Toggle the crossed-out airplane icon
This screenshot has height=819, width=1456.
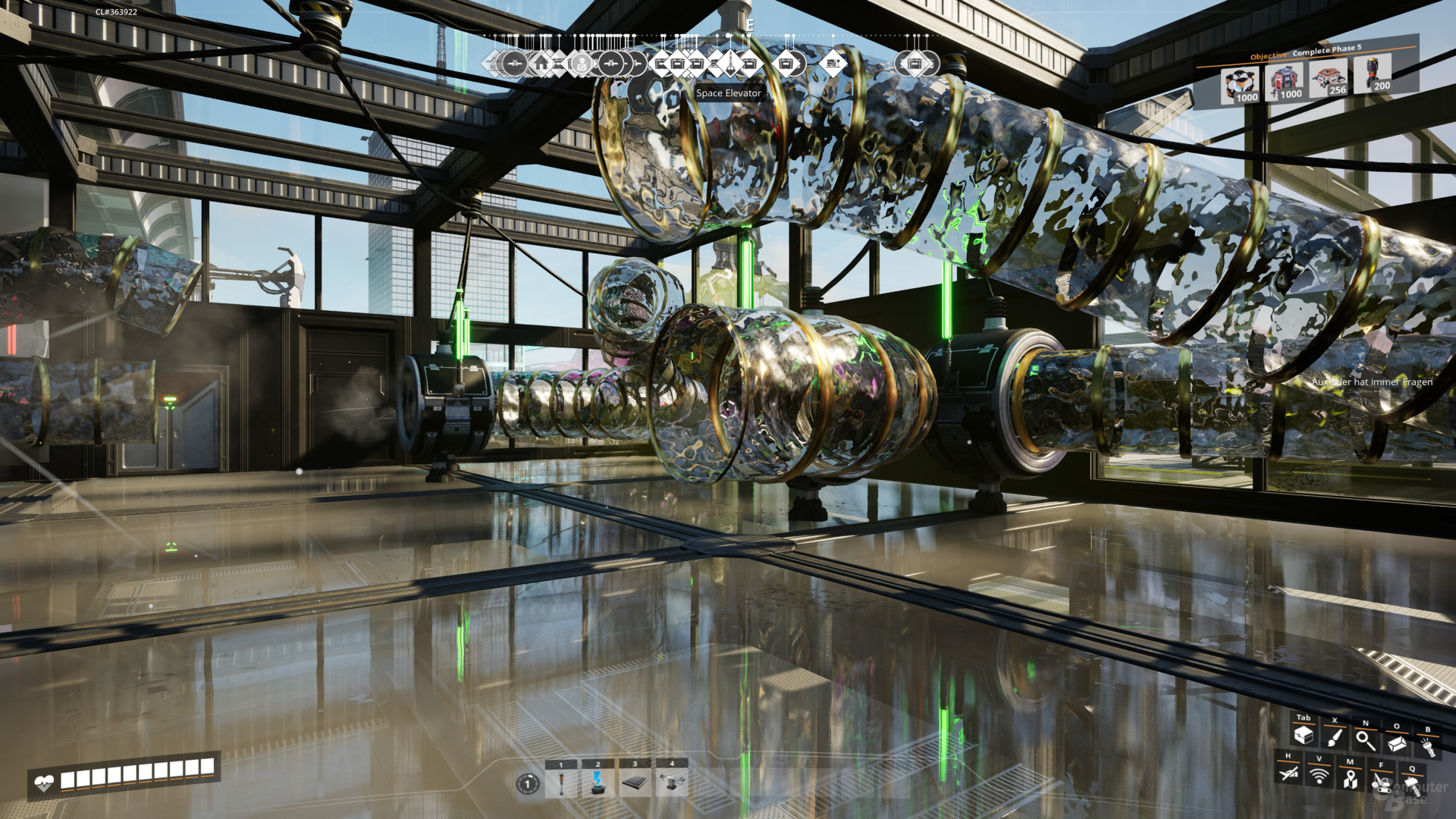pos(1288,773)
